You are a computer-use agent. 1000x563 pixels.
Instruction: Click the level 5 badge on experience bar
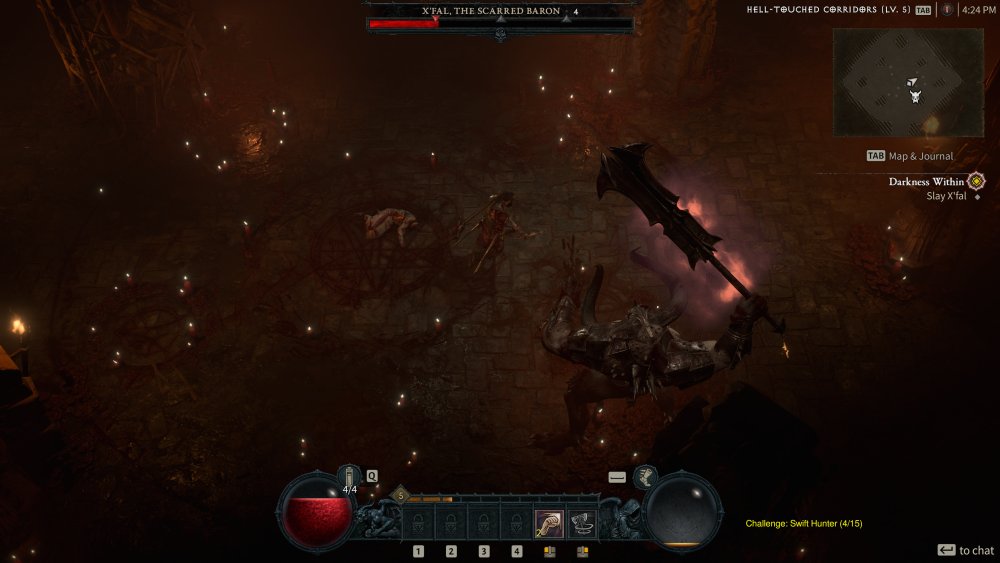pyautogui.click(x=400, y=495)
